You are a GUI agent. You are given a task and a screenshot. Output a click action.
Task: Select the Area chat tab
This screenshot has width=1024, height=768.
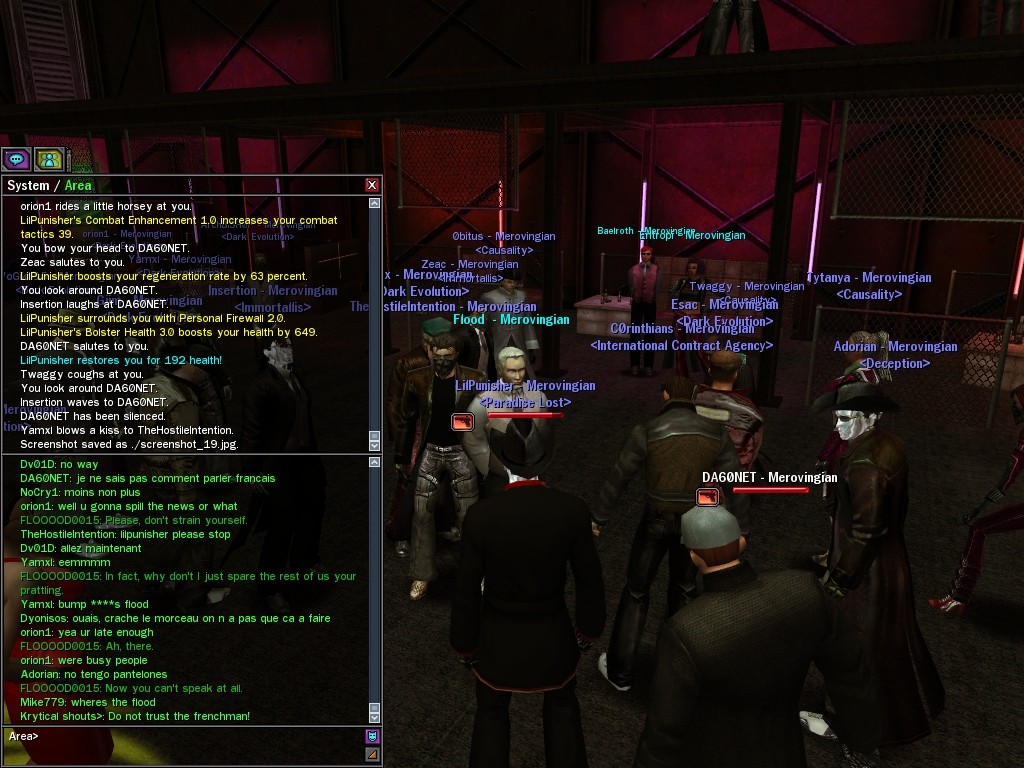pos(78,185)
